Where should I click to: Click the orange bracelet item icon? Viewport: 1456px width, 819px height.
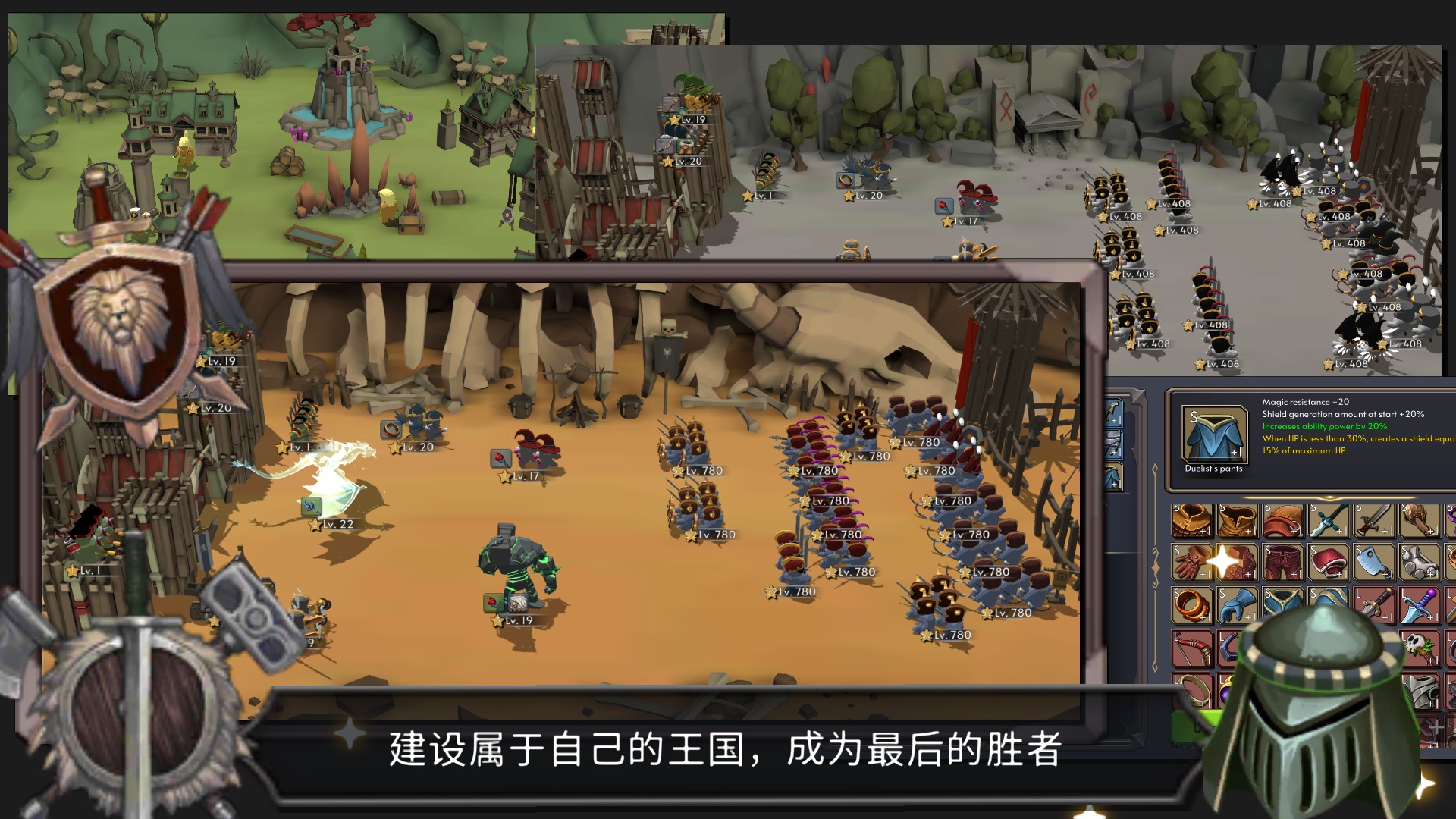[1194, 605]
